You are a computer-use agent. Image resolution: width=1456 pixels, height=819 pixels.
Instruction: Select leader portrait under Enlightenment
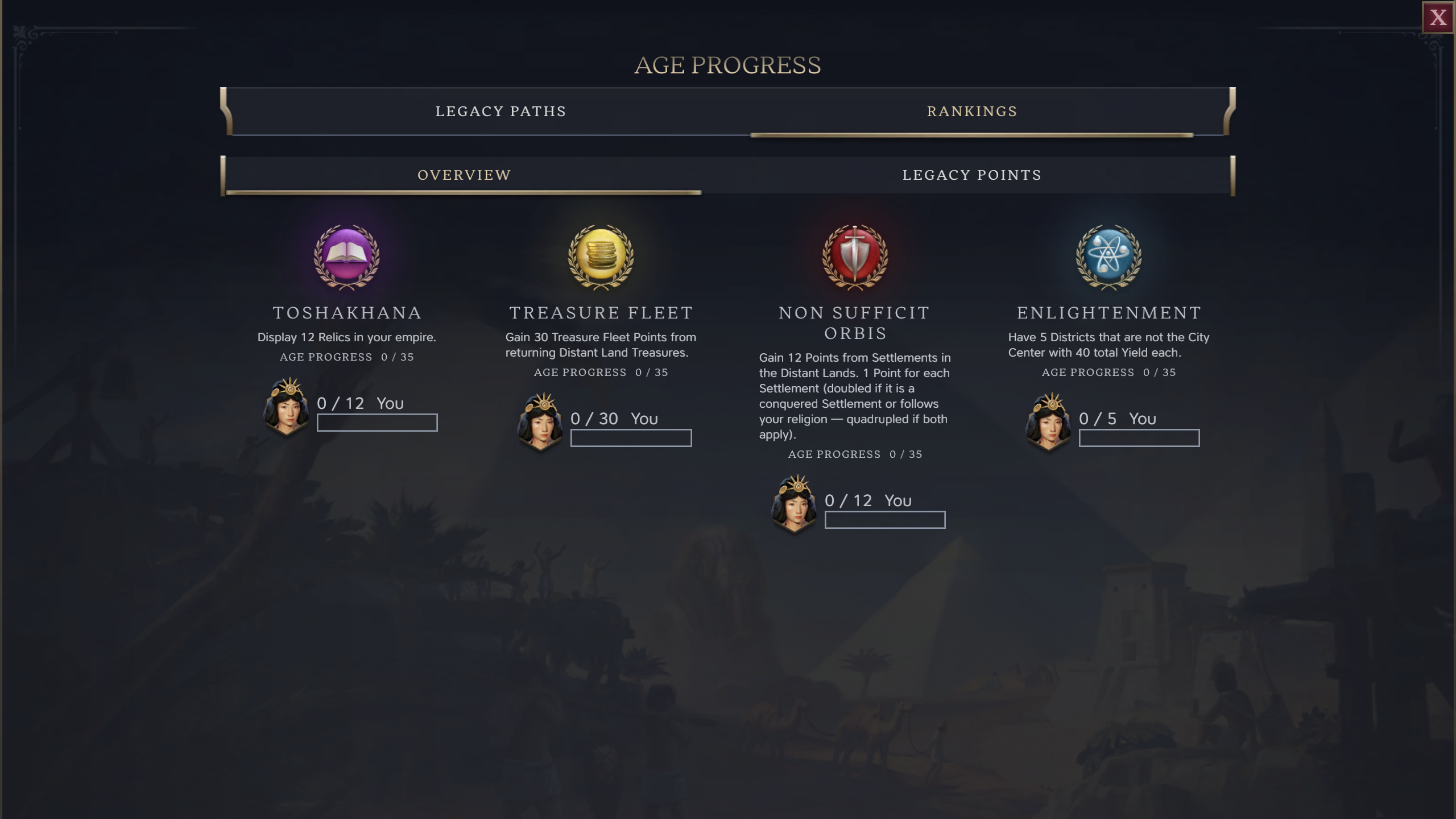point(1049,423)
